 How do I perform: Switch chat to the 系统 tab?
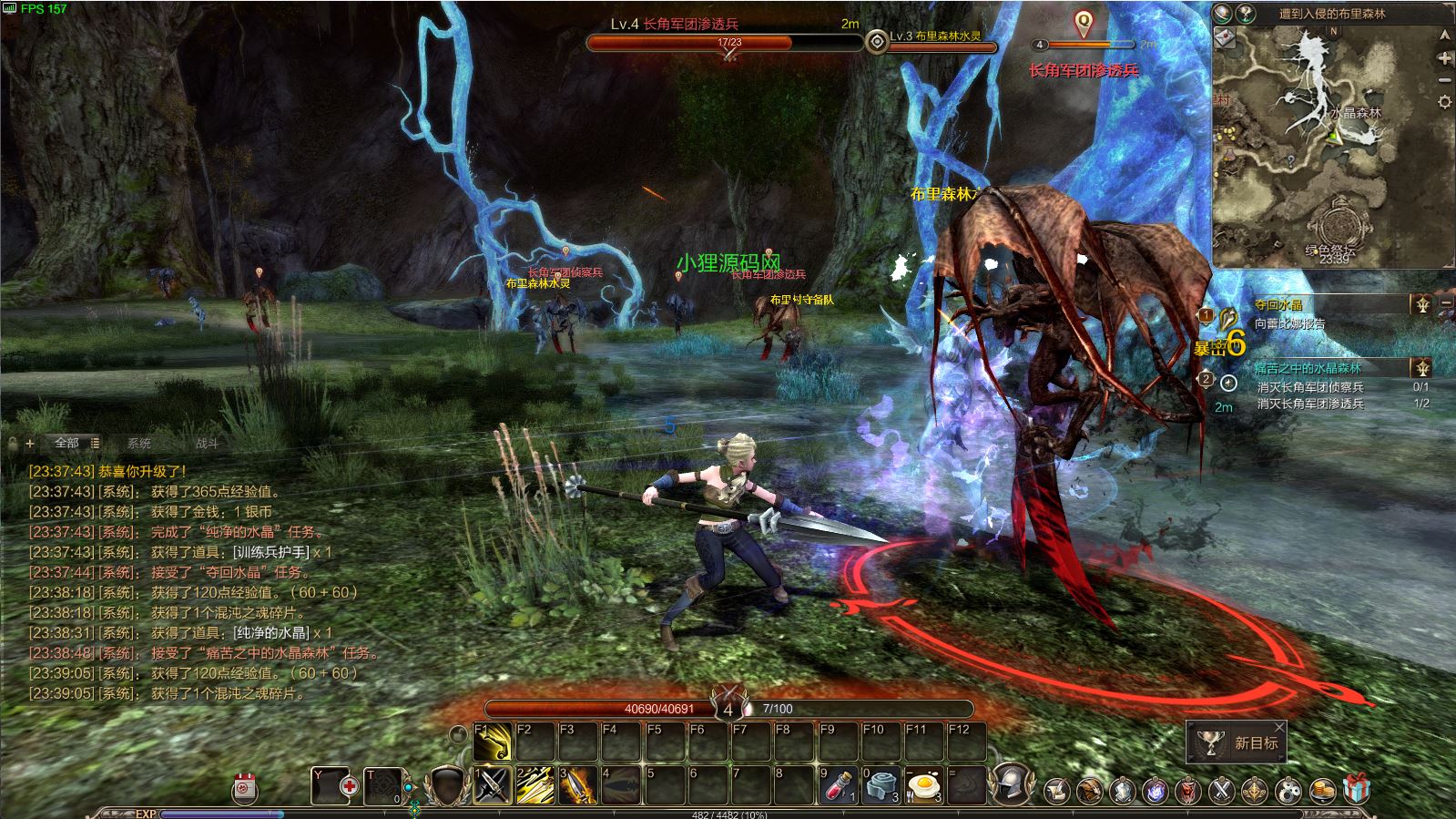(x=139, y=444)
